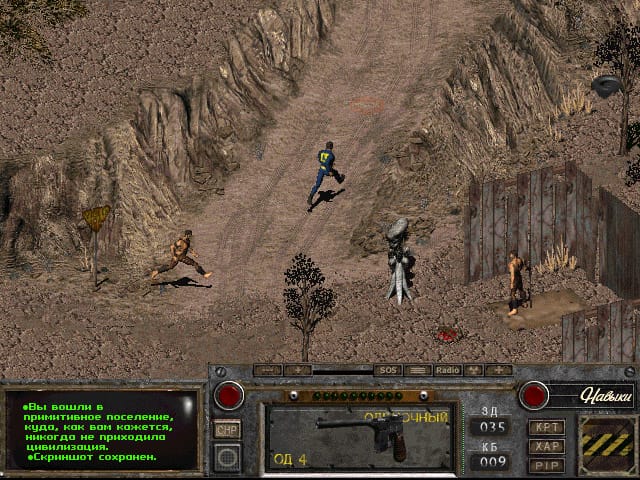Screen dimensions: 640x480
Task: Open inventory with the СНР button
Action: click(227, 429)
